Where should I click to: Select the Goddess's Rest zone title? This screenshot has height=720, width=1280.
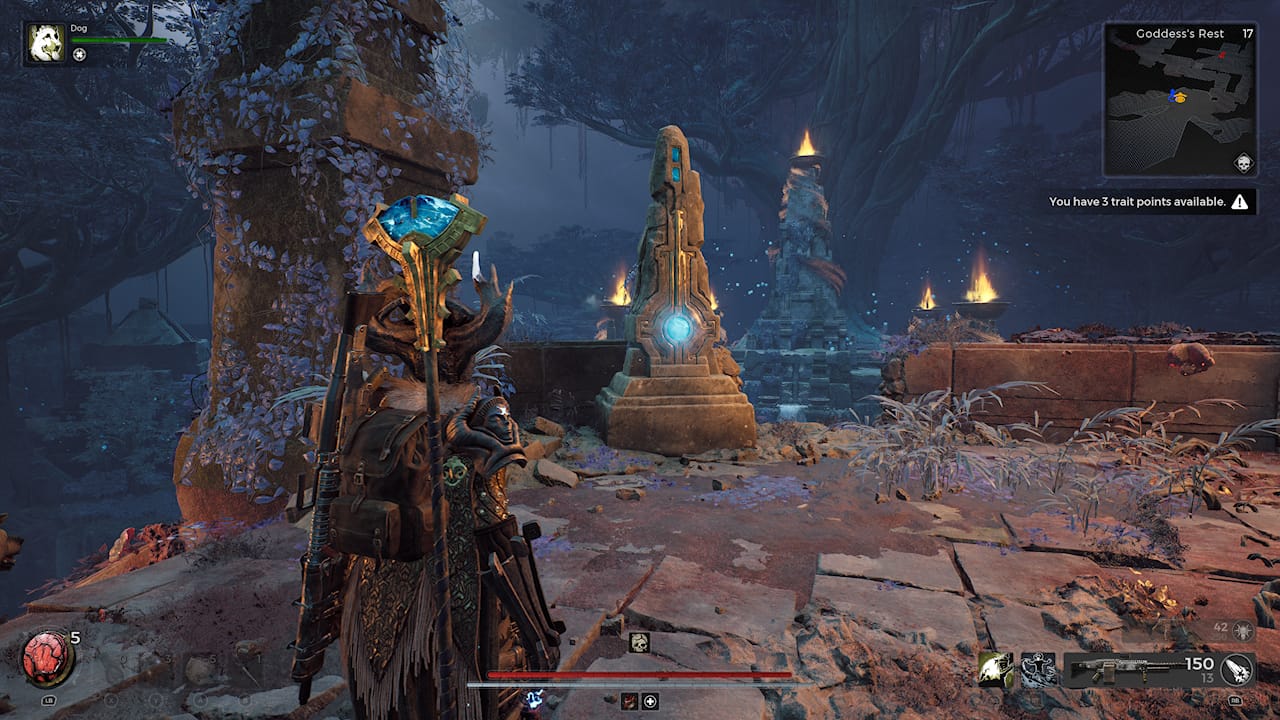point(1180,33)
